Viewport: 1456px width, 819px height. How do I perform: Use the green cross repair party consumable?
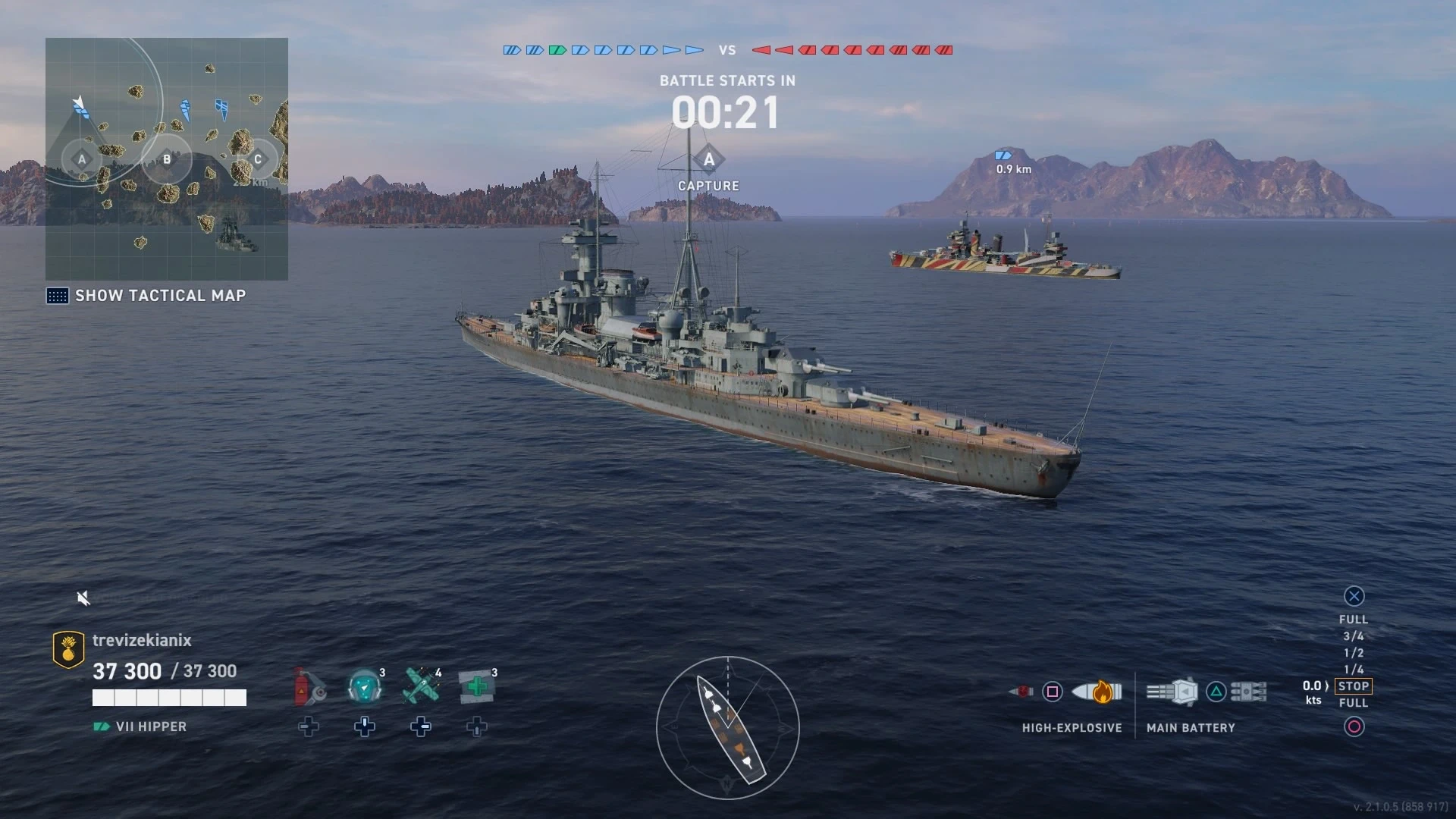[x=477, y=687]
